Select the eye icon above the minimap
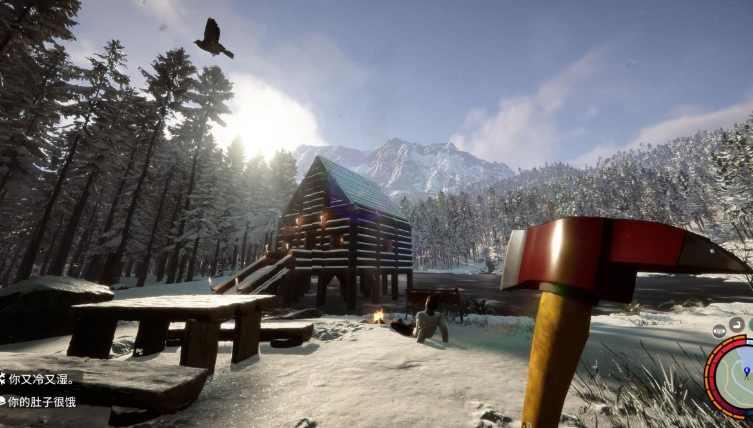The image size is (753, 428). click(x=719, y=330)
